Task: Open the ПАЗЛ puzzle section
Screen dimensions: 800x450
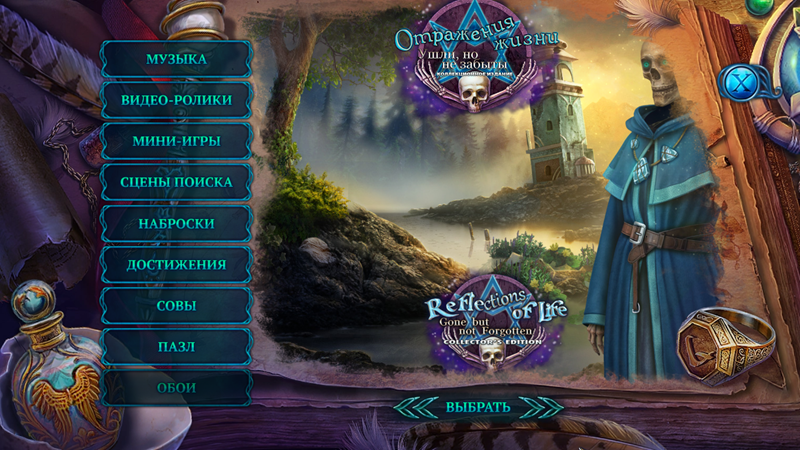Action: point(176,346)
